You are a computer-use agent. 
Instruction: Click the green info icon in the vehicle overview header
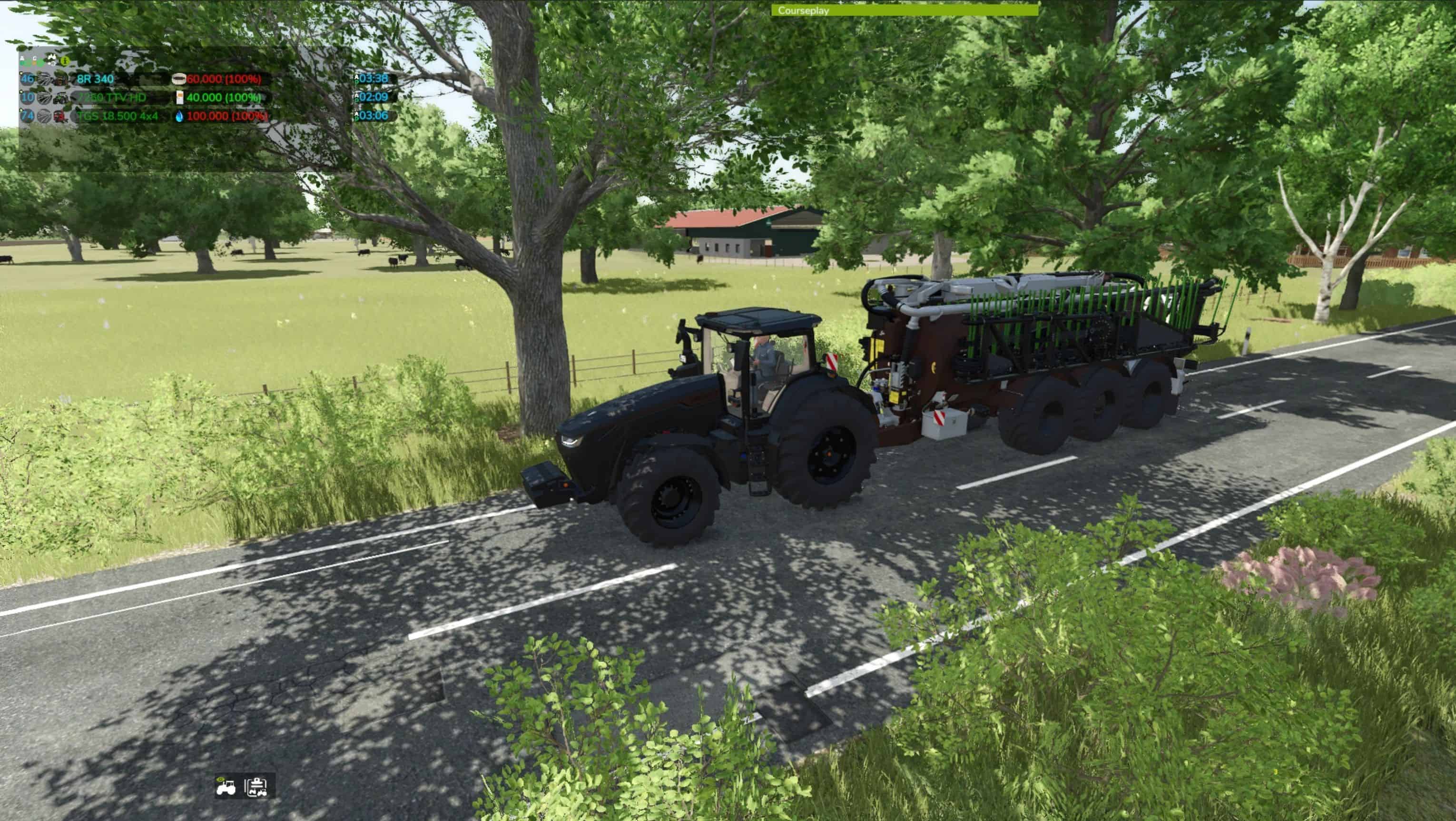point(66,60)
